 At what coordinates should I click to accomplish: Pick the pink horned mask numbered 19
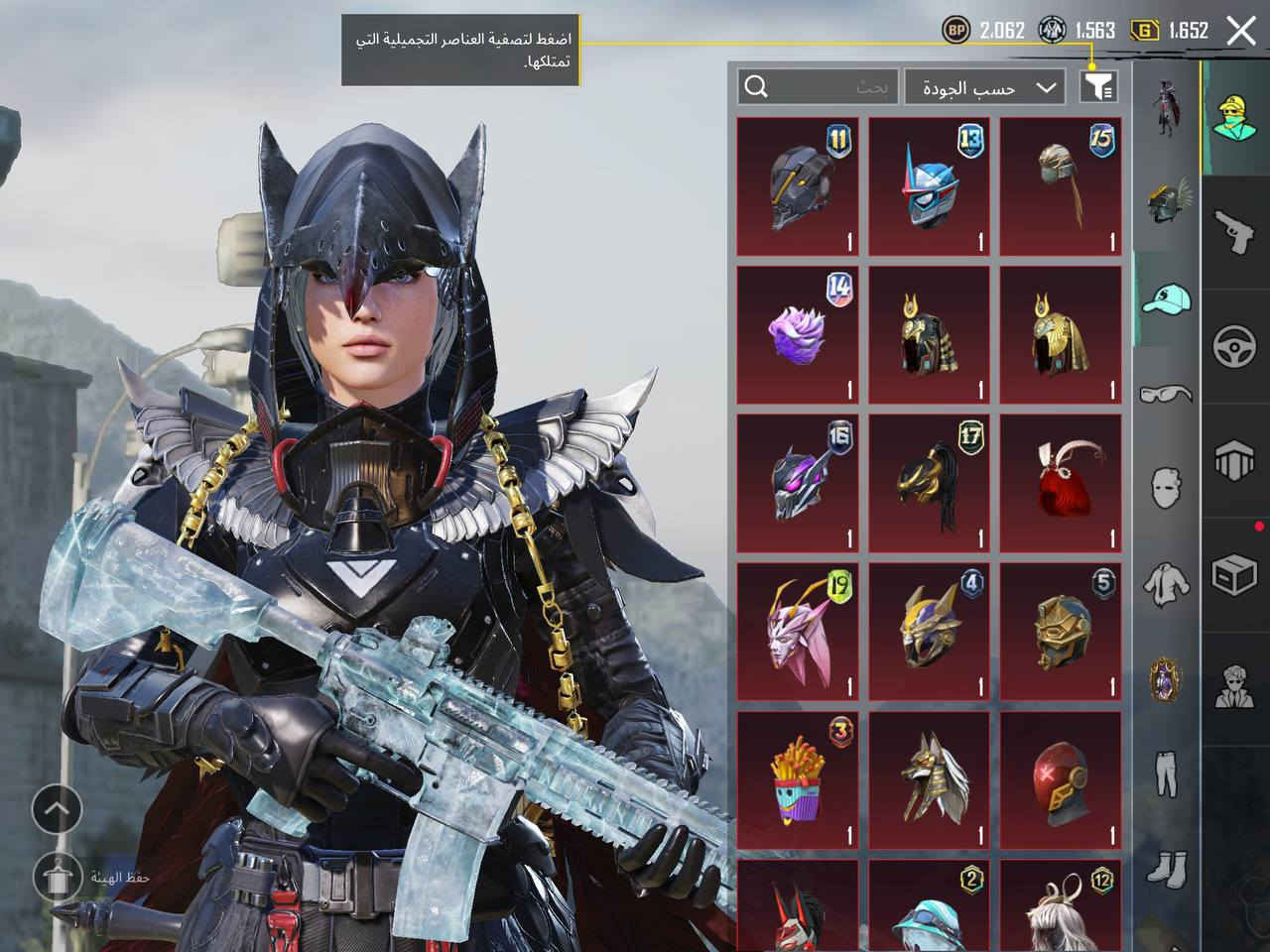[798, 633]
